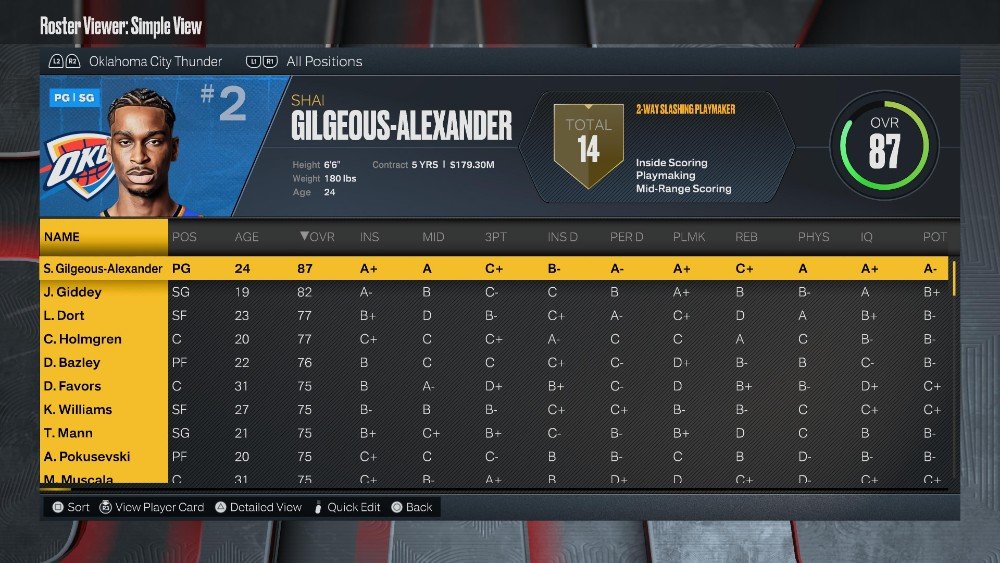Sort by the REB column header

pos(746,237)
